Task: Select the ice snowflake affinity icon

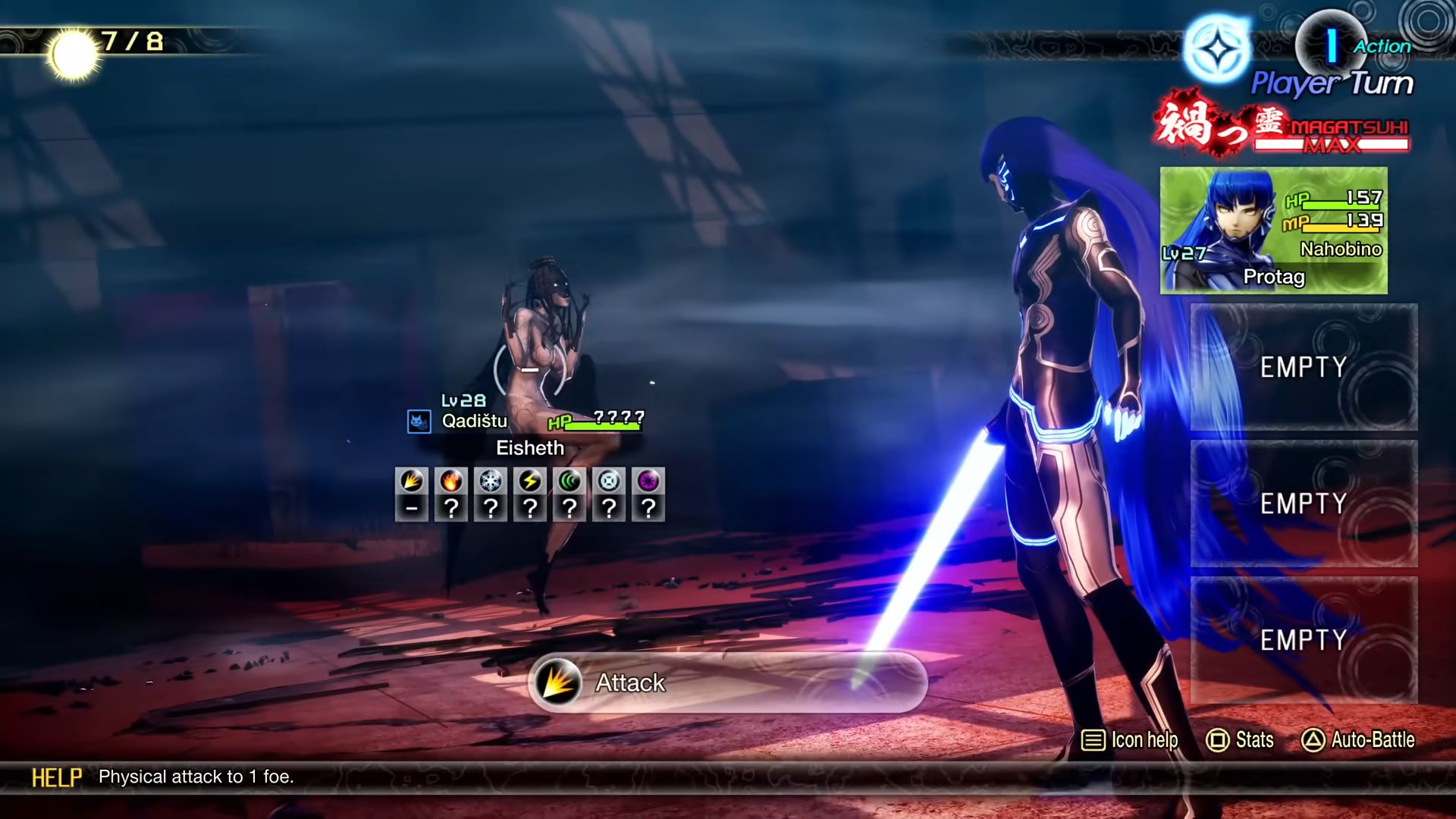Action: (491, 482)
